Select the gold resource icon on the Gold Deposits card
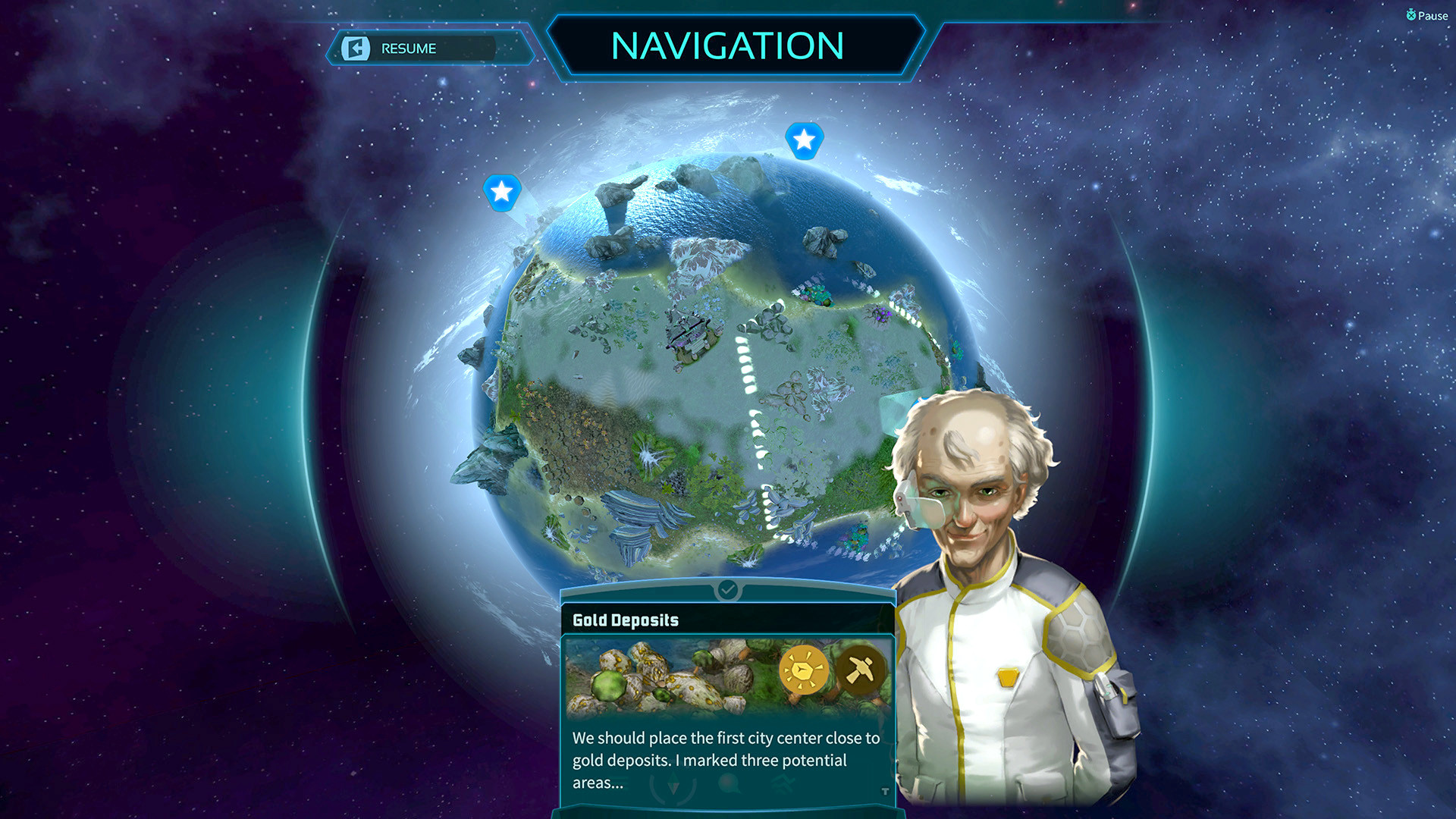1456x819 pixels. click(804, 670)
